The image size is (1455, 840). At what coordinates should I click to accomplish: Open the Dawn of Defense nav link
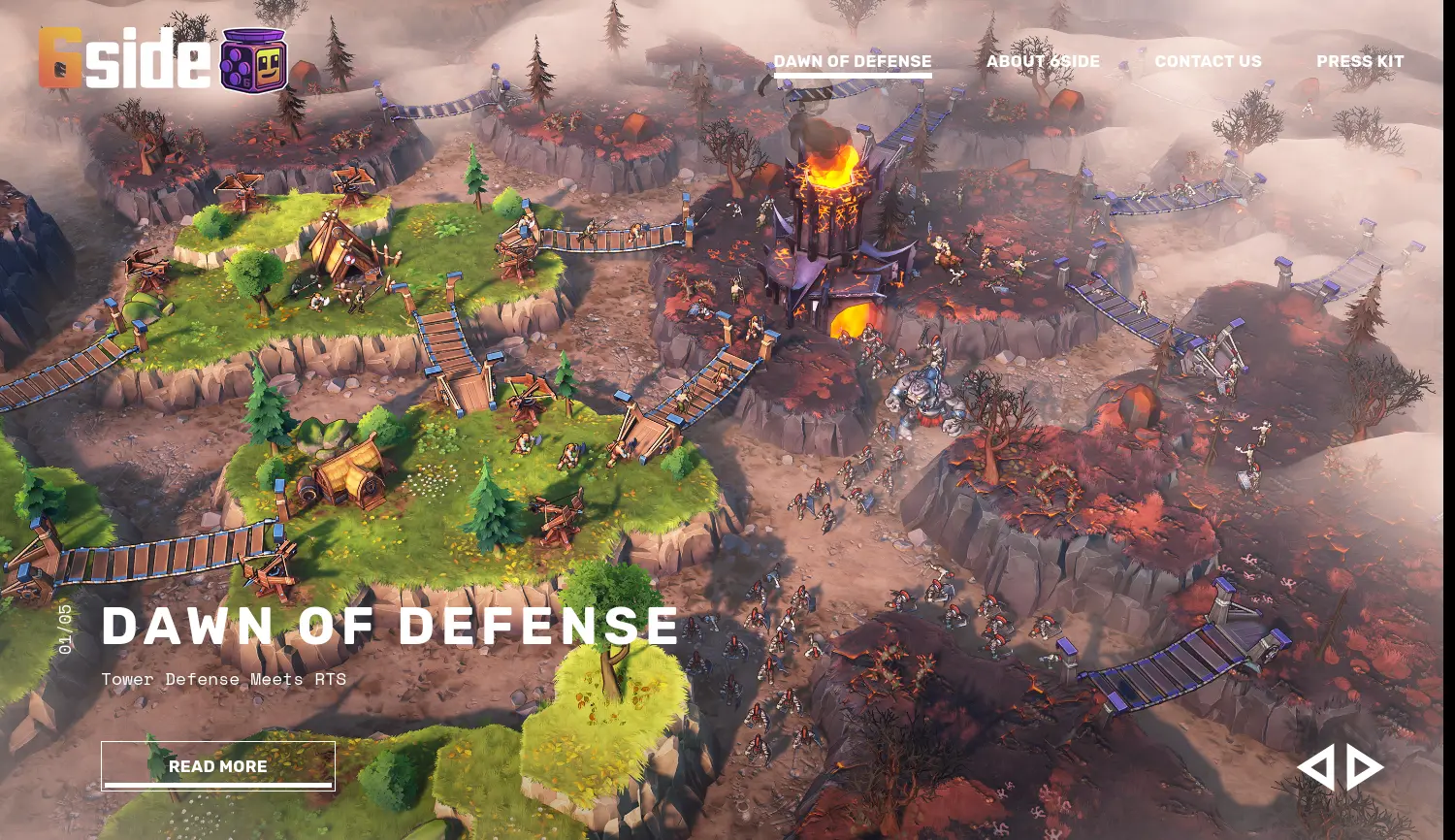(x=852, y=61)
